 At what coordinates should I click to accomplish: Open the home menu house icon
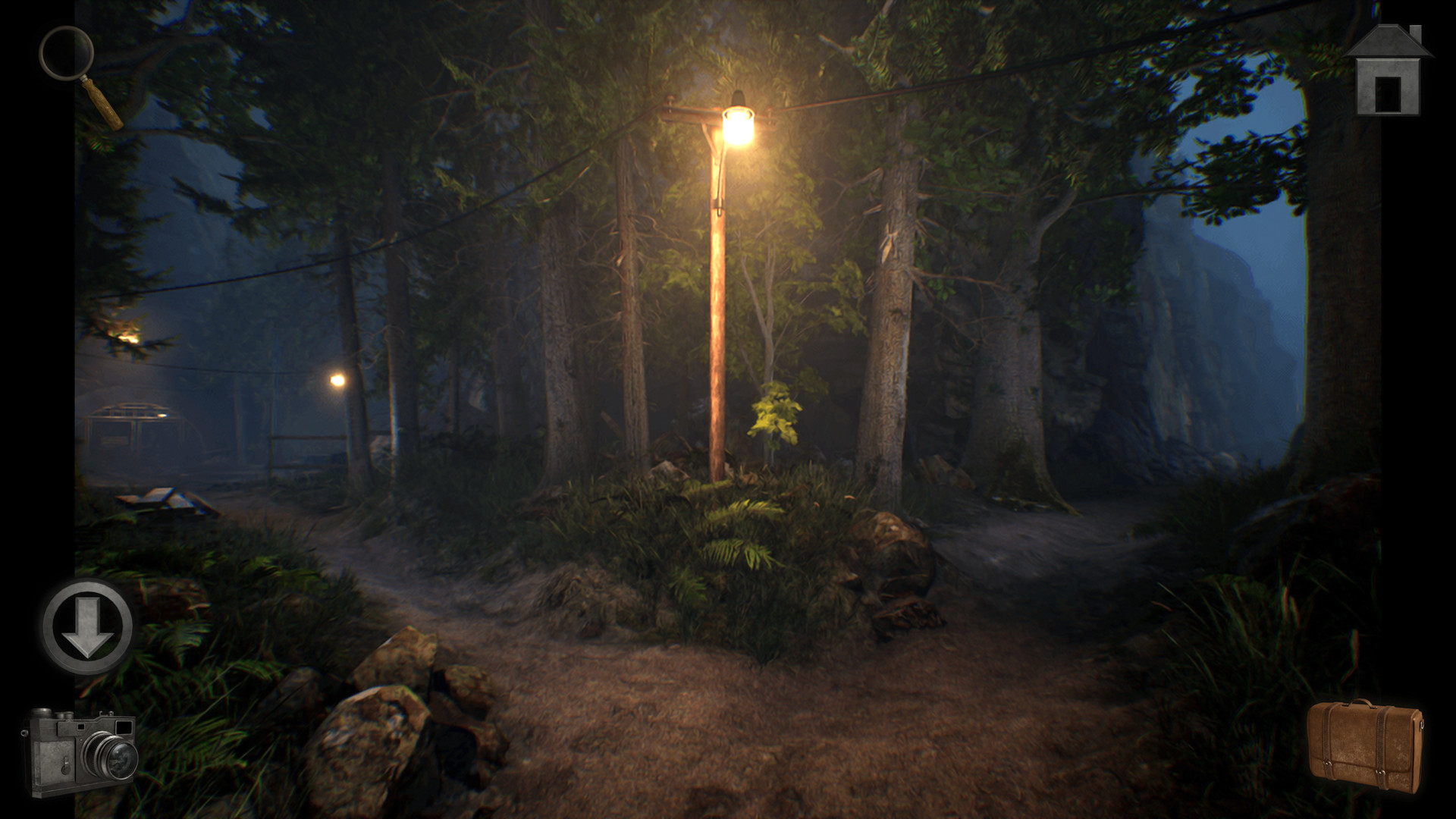1388,72
